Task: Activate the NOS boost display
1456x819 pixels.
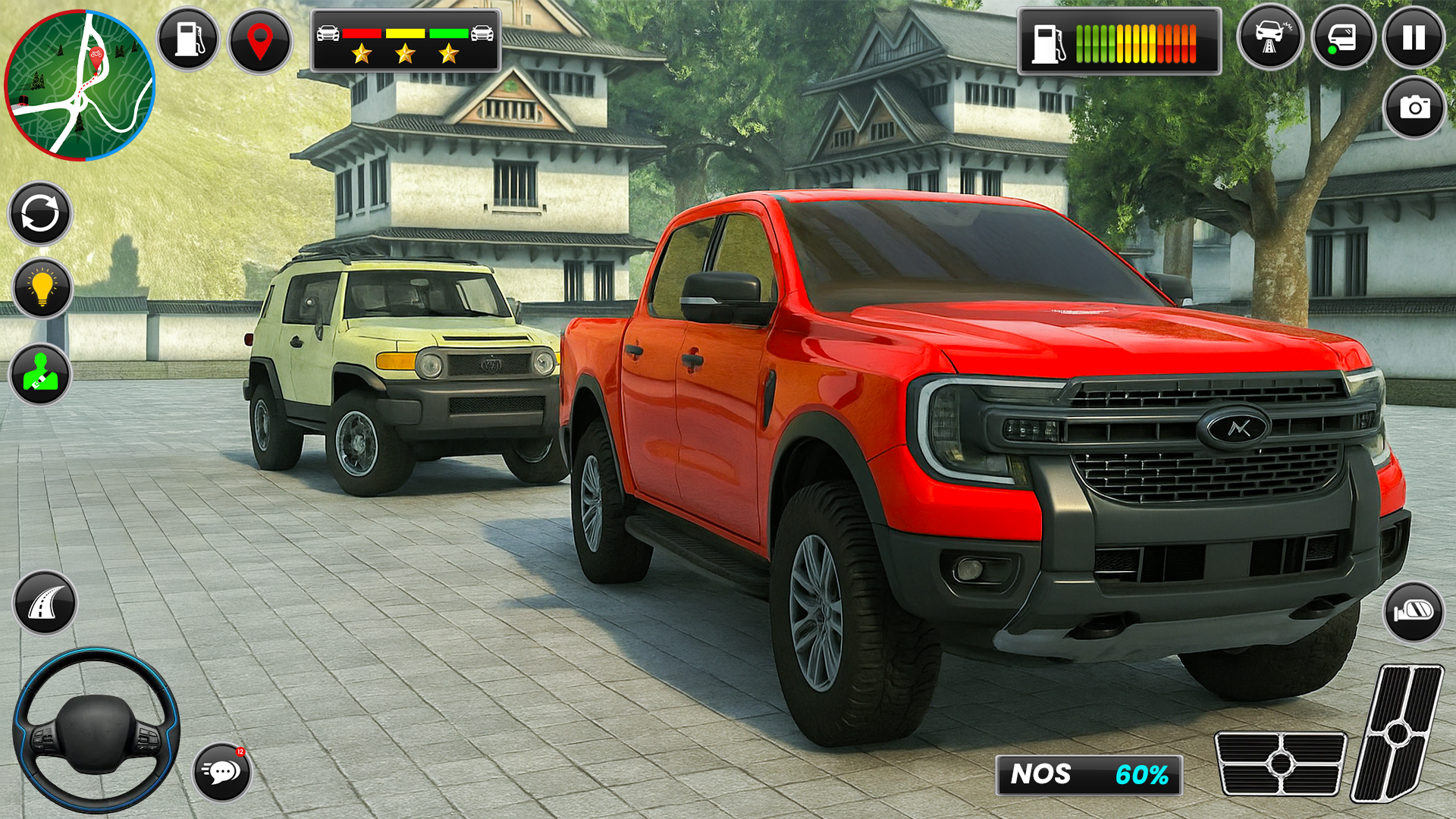Action: point(1090,775)
